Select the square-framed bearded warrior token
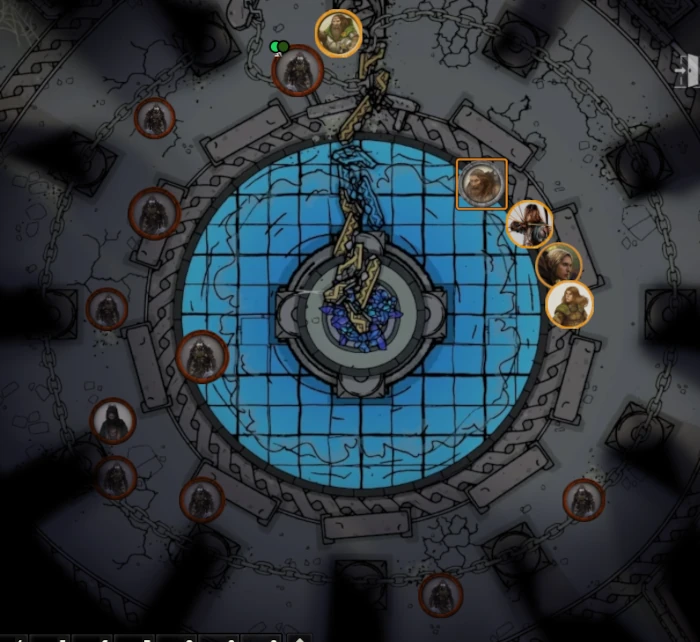Image resolution: width=700 pixels, height=642 pixels. pos(481,184)
